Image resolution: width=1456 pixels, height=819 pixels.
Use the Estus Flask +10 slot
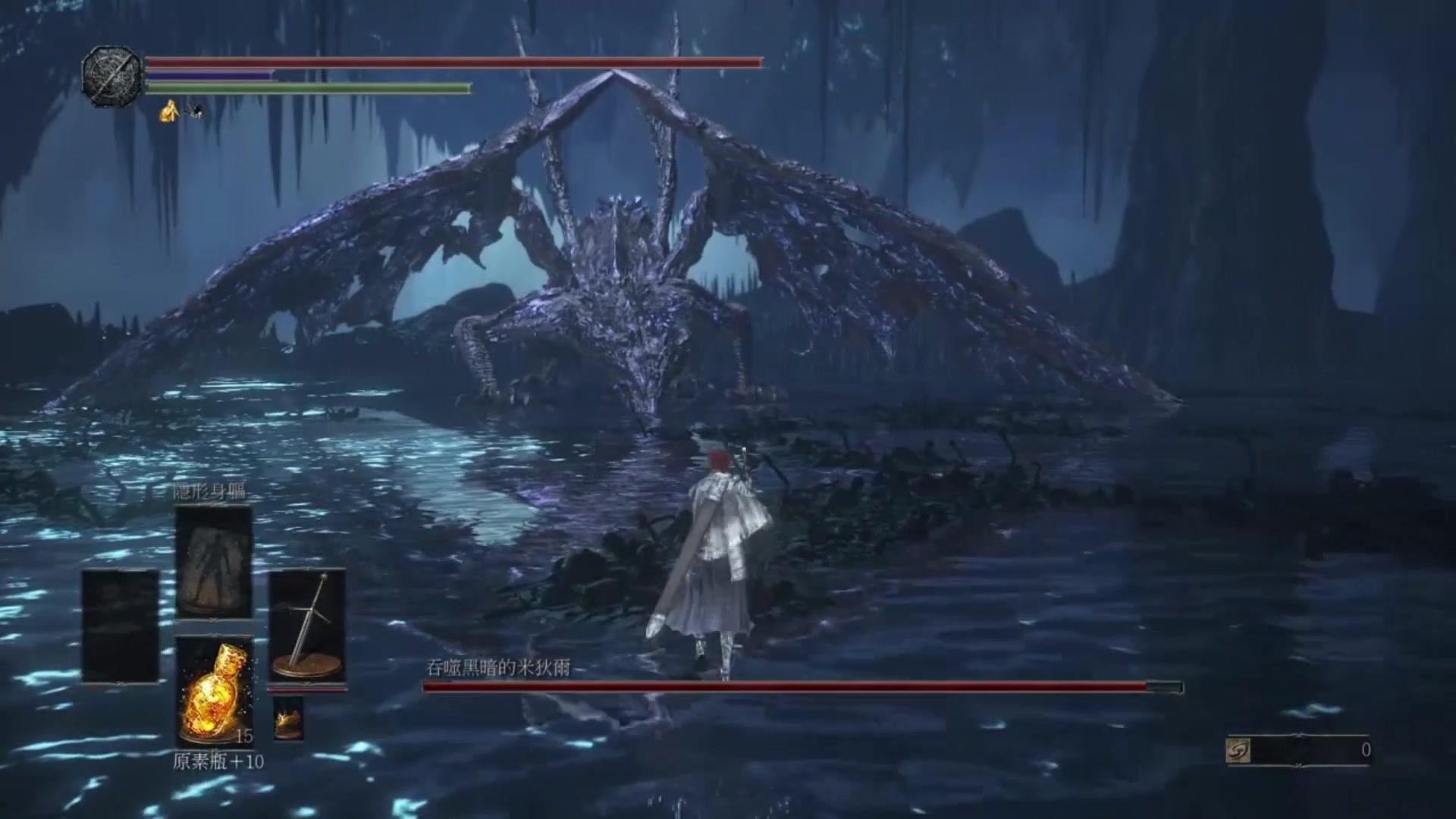tap(214, 691)
